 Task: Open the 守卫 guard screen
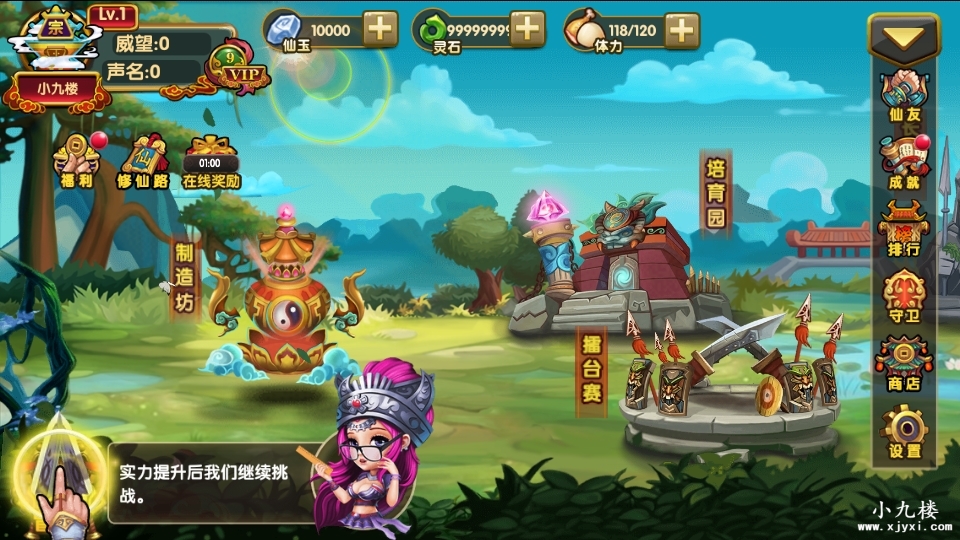[x=904, y=297]
